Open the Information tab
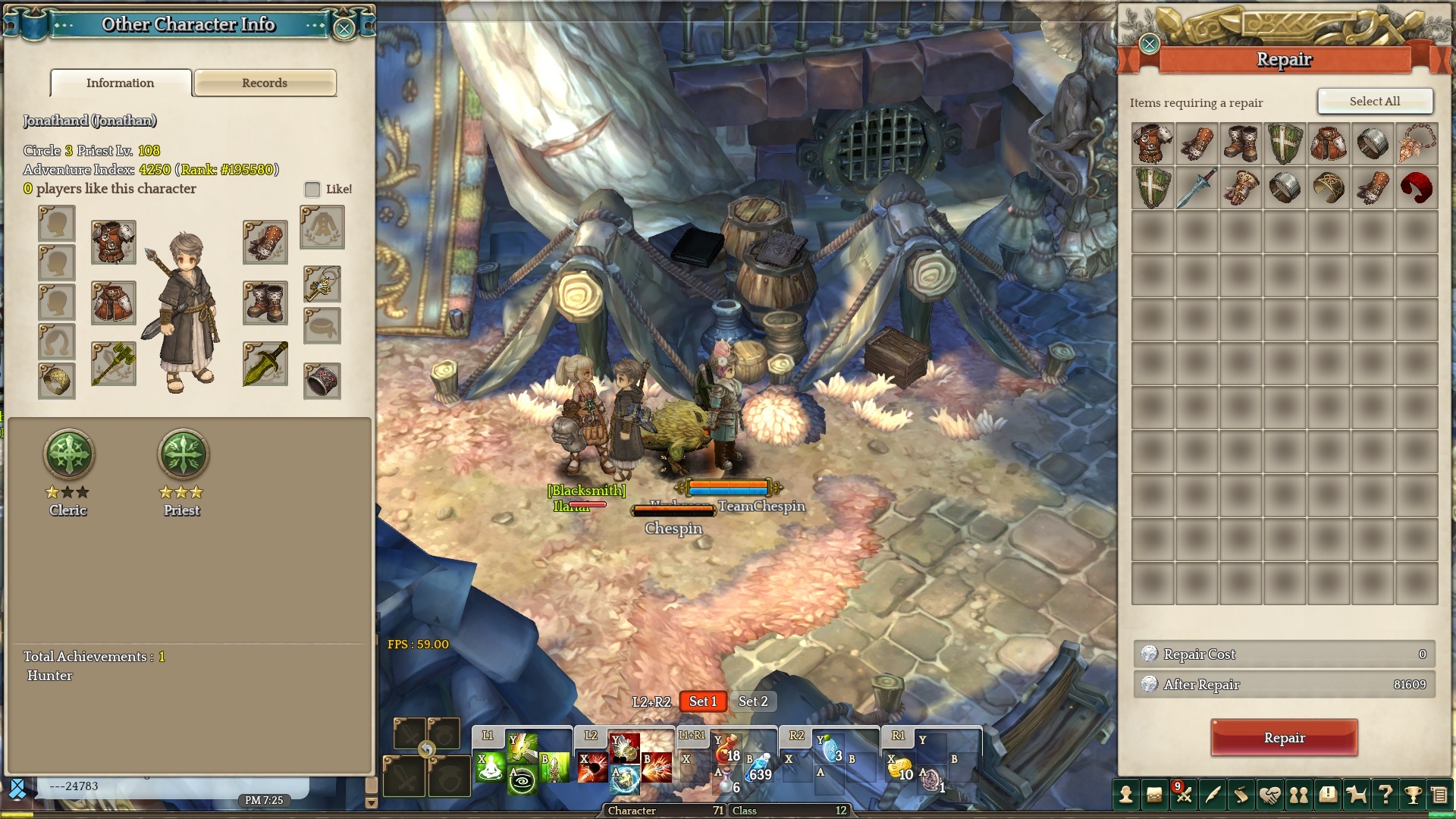The height and width of the screenshot is (819, 1456). click(x=121, y=83)
